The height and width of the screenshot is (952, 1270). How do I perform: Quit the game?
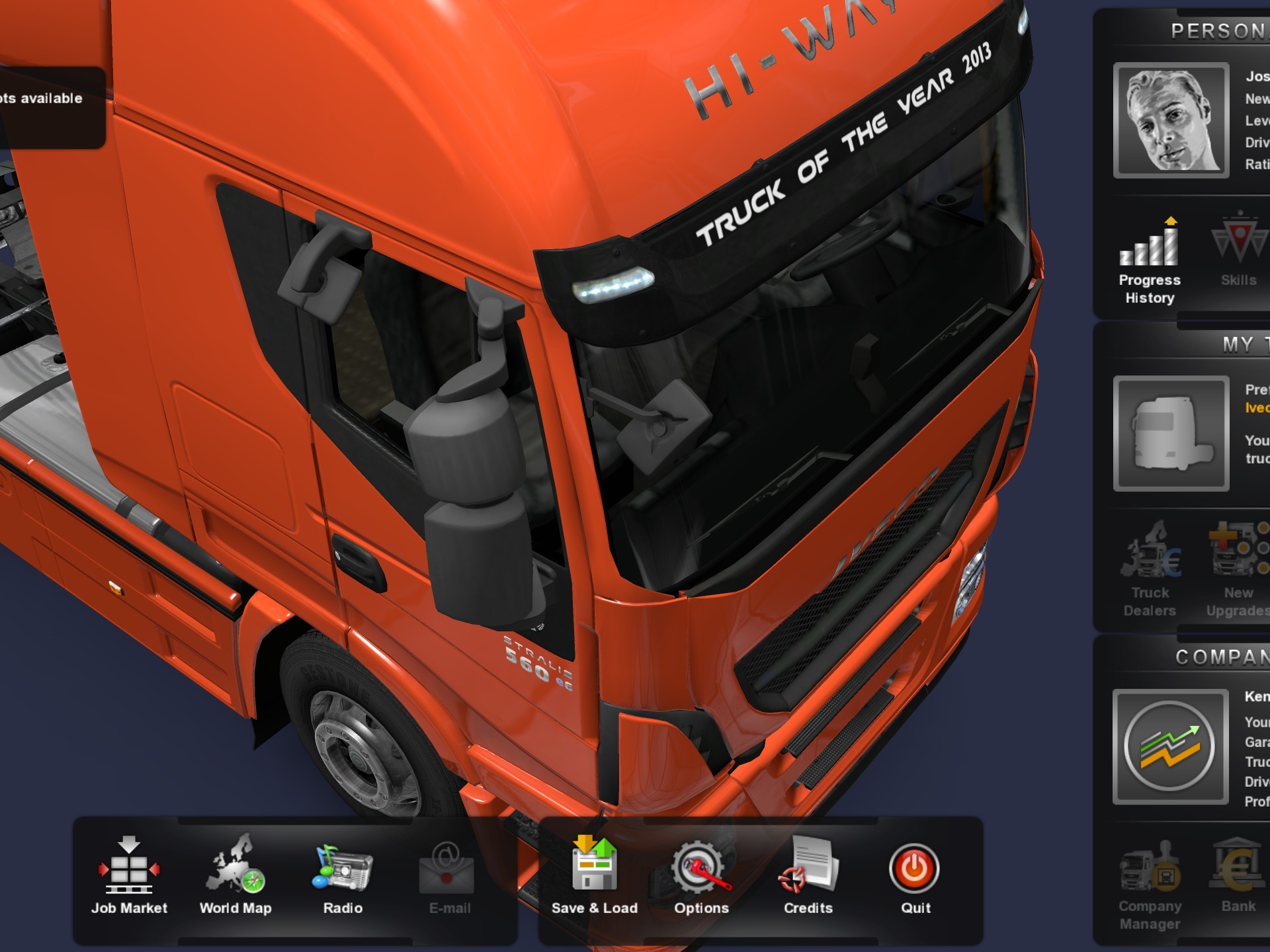pyautogui.click(x=915, y=876)
